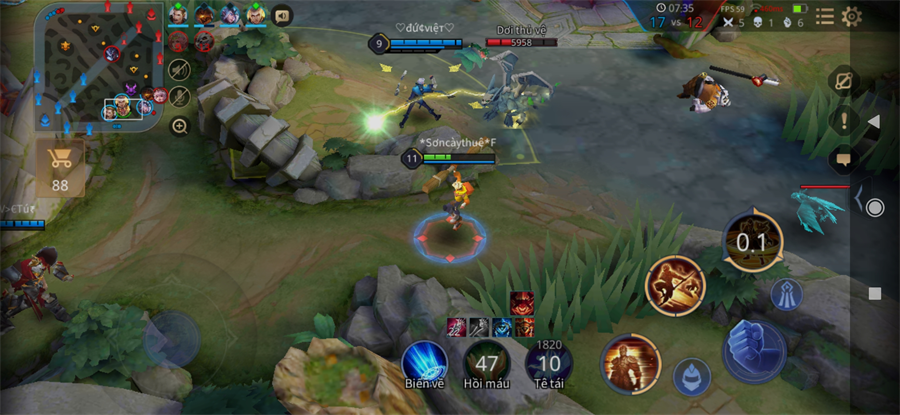
Task: Tap the fist basic attack button
Action: coord(755,352)
